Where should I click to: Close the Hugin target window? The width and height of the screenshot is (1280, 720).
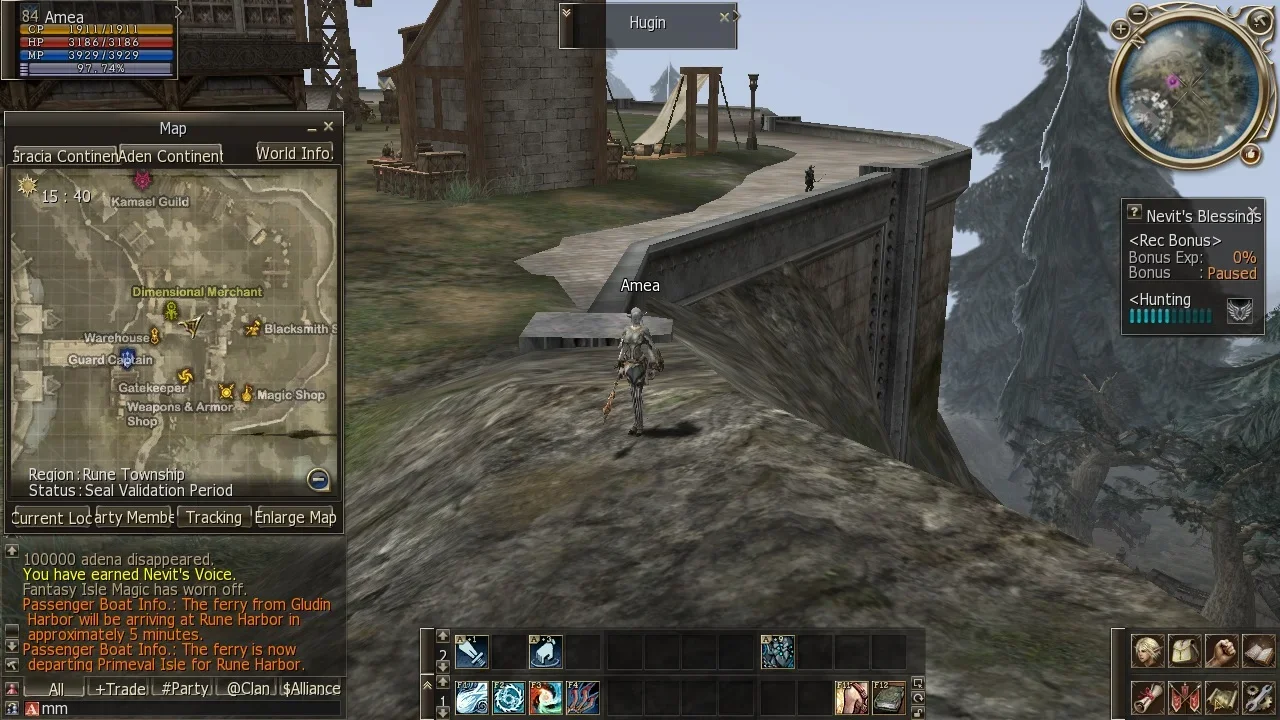[725, 18]
